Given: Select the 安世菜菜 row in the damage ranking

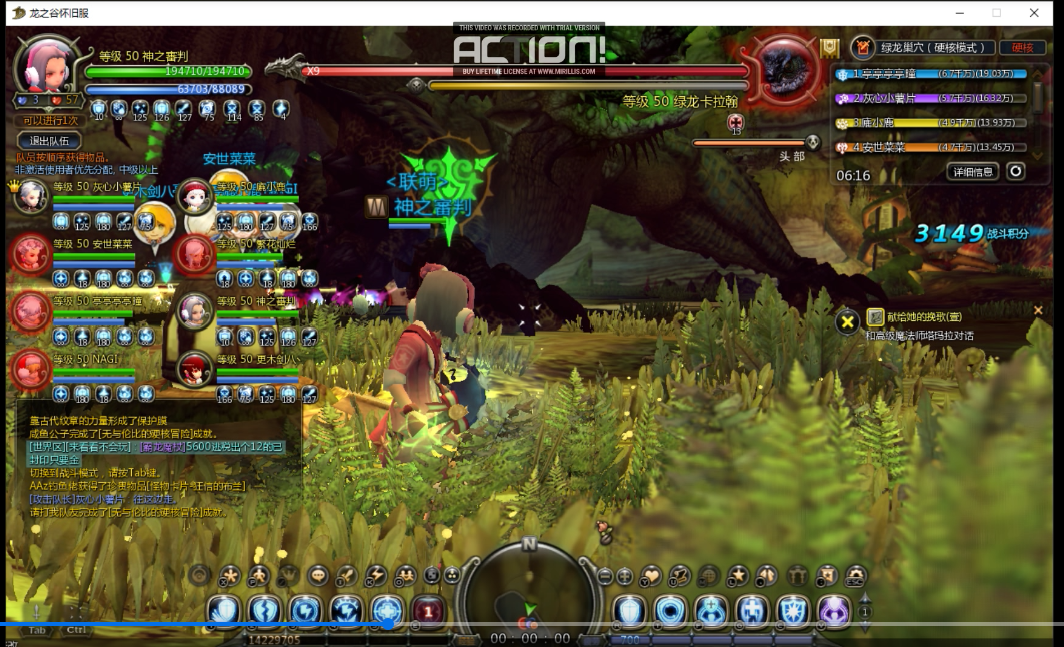Looking at the screenshot, I should pos(930,147).
